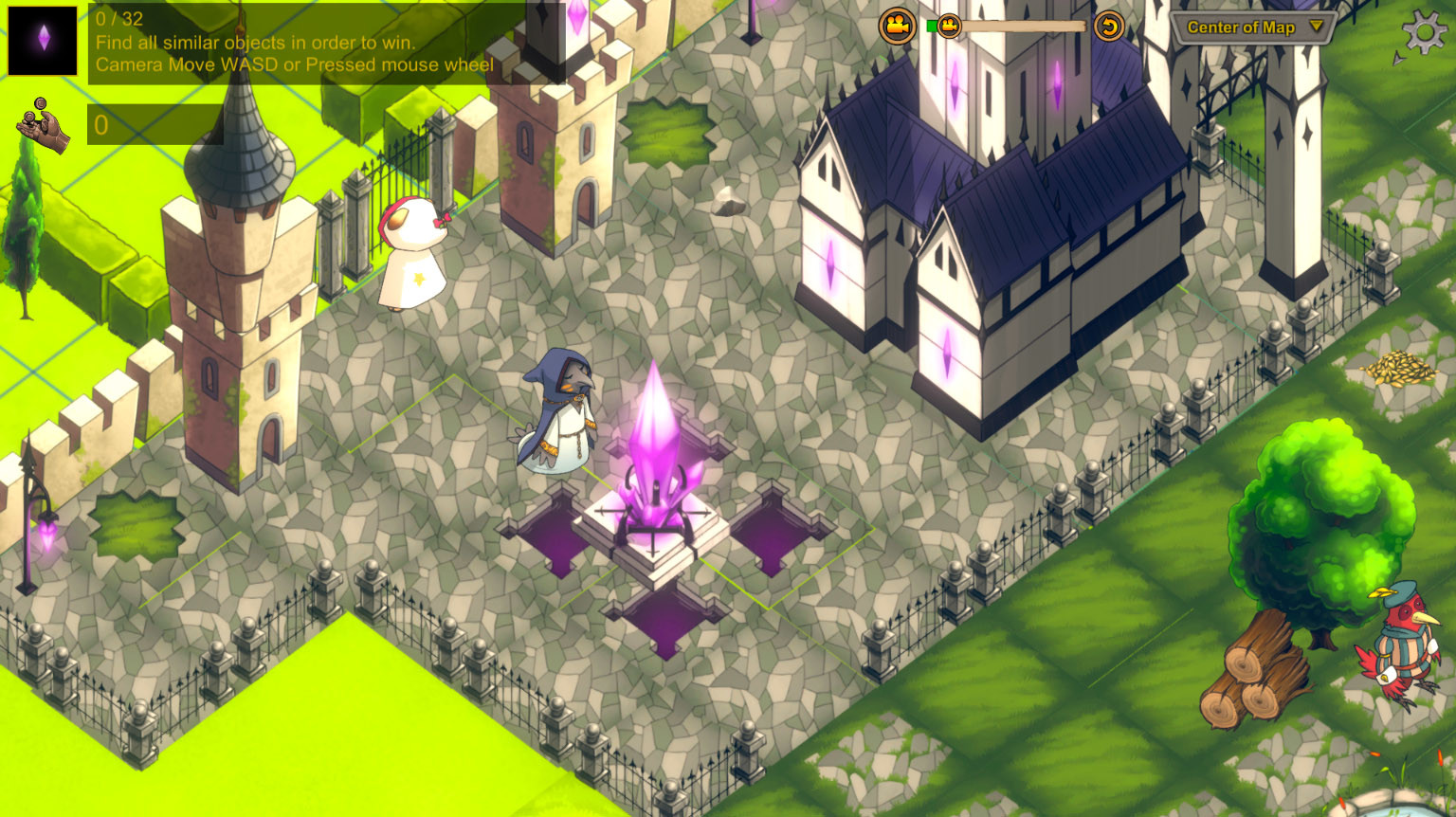Click the yellow arrow beside Center of Map
Screen dimensions: 1456x817
click(1317, 27)
